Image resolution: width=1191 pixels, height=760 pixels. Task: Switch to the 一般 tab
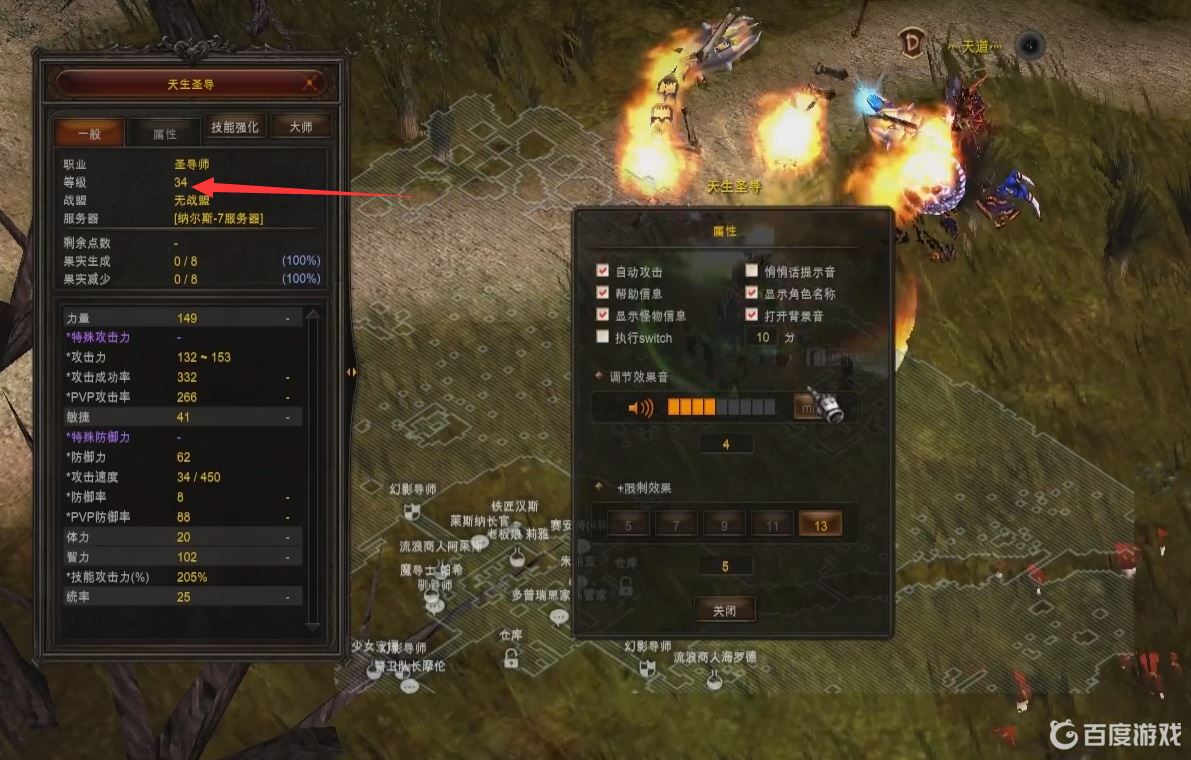point(89,133)
